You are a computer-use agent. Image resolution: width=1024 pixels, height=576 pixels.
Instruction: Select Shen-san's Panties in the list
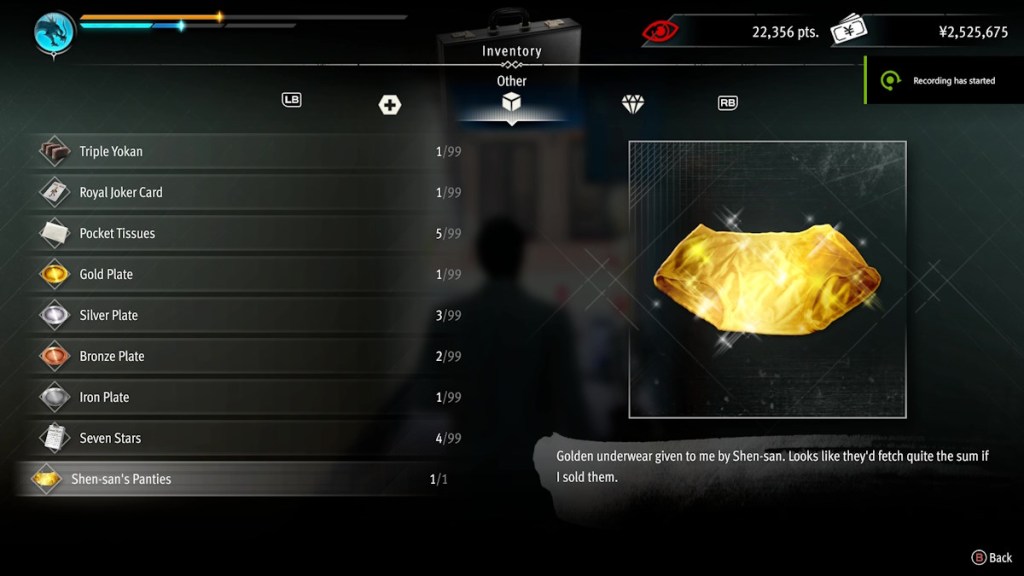[x=240, y=479]
